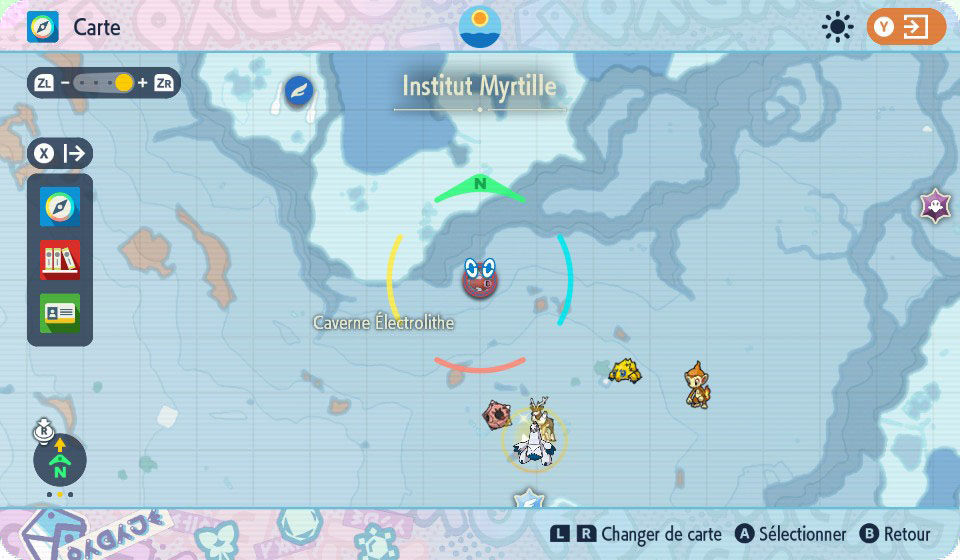This screenshot has height=560, width=960.
Task: Open the Pokédex red books icon
Action: (60, 260)
